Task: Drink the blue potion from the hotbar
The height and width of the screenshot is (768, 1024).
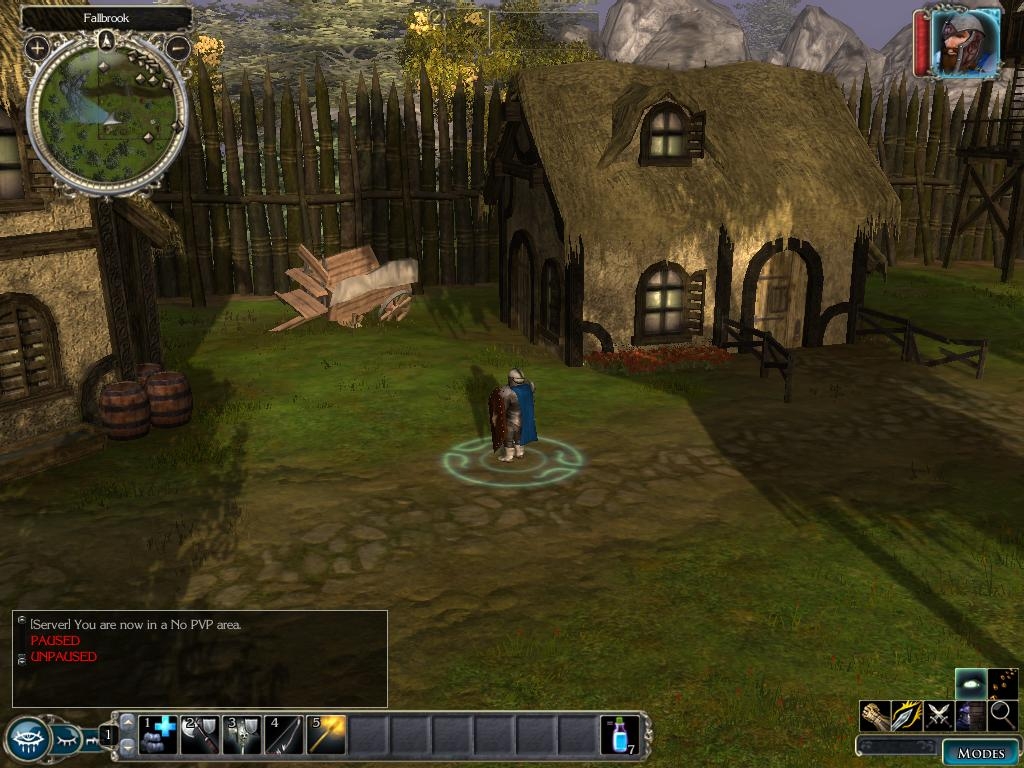Action: (620, 735)
